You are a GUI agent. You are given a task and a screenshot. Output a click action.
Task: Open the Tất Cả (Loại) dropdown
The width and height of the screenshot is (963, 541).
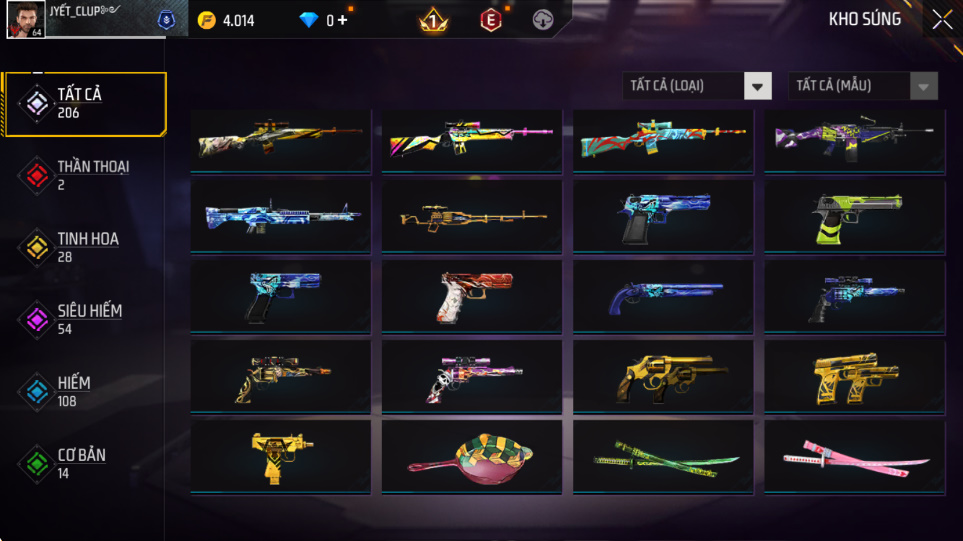coord(697,86)
